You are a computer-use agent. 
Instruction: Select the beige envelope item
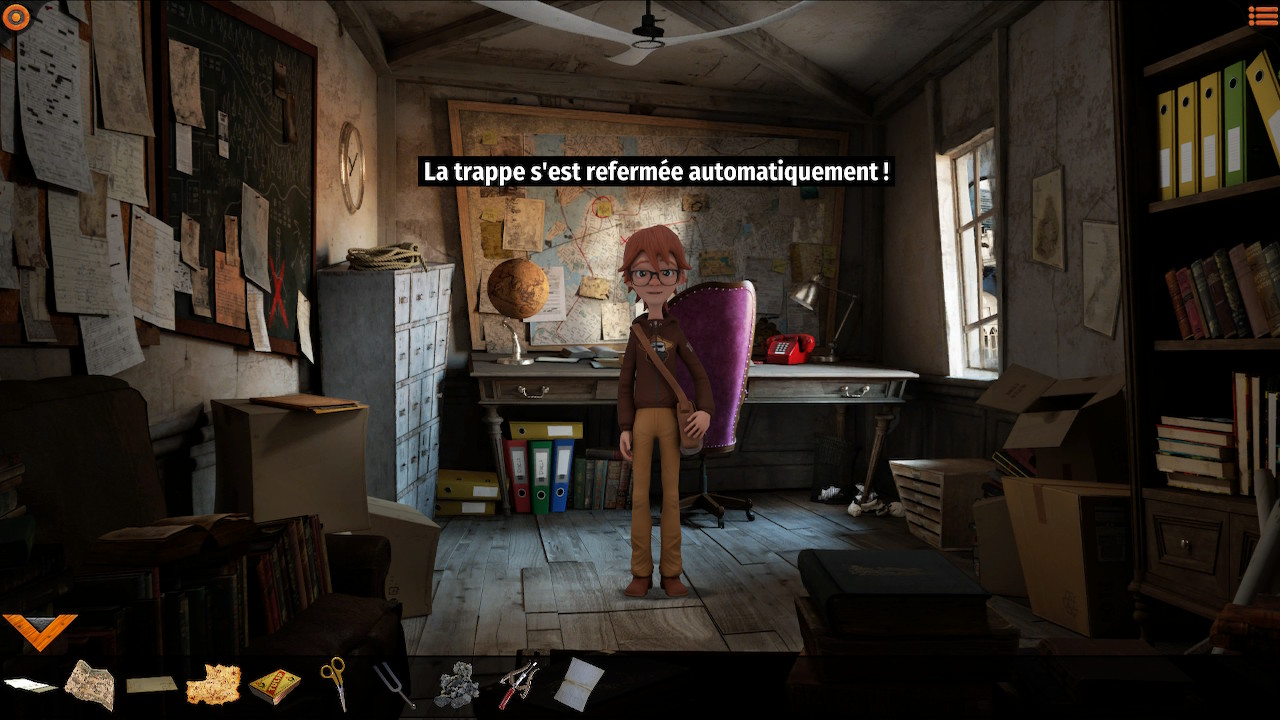(151, 685)
